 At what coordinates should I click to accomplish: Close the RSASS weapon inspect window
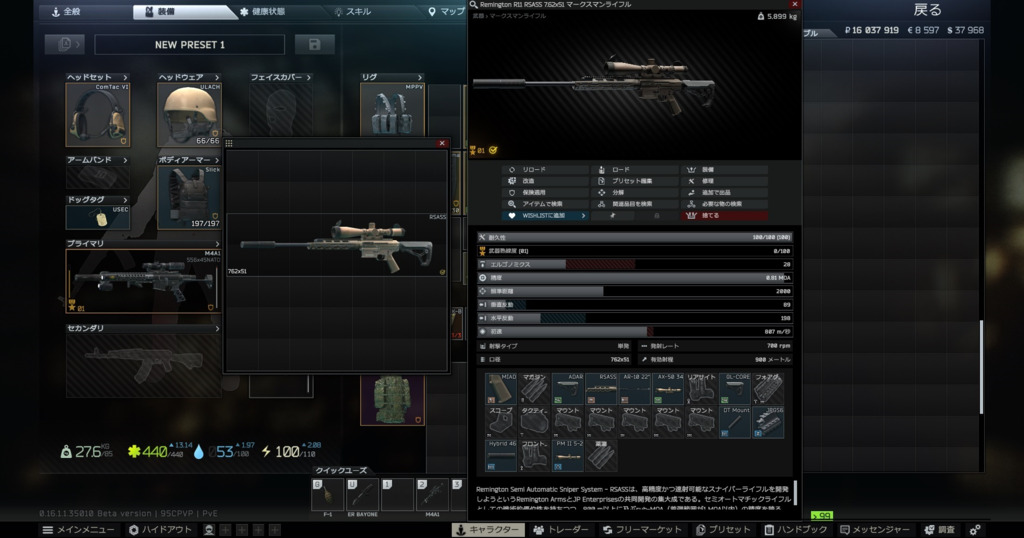793,5
